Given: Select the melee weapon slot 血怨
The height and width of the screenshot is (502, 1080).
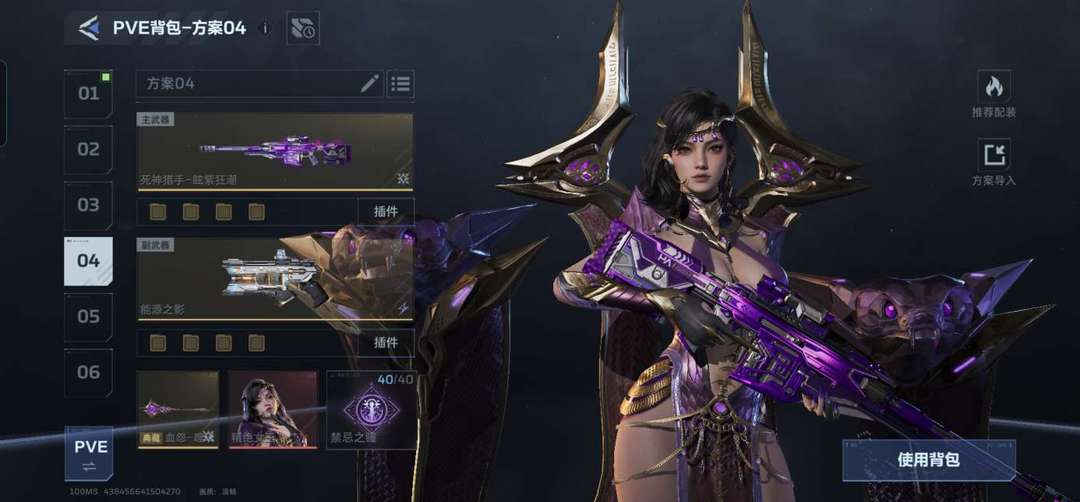Looking at the screenshot, I should click(x=178, y=409).
